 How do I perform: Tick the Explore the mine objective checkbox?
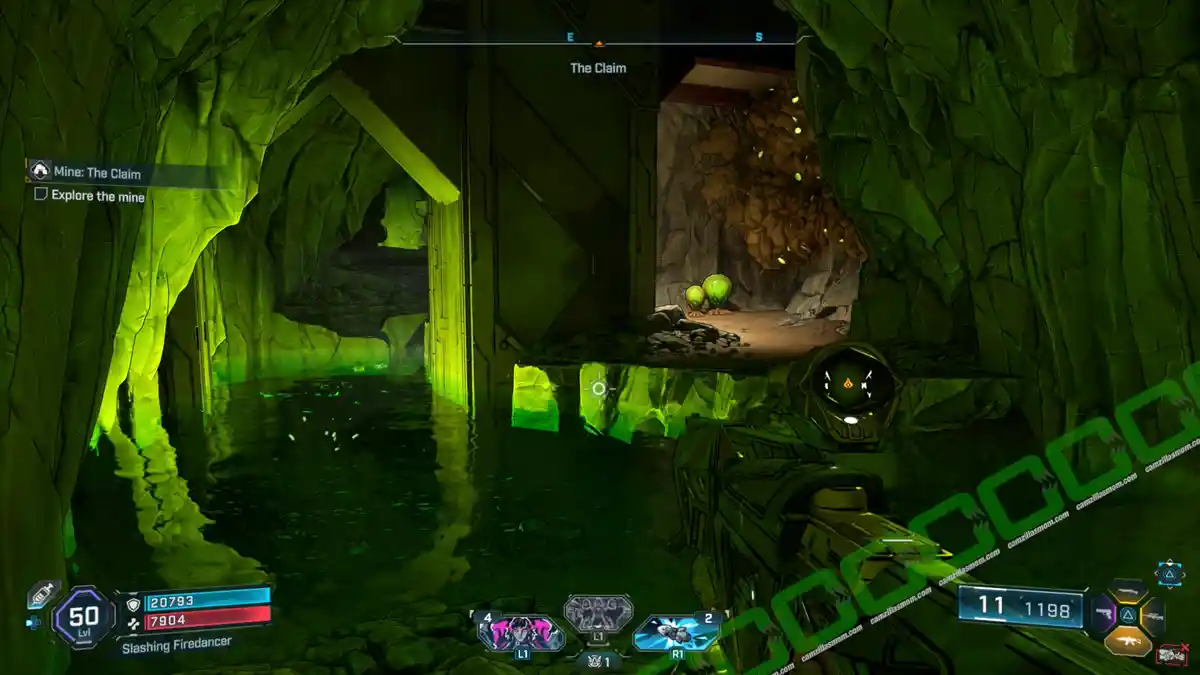pyautogui.click(x=41, y=195)
